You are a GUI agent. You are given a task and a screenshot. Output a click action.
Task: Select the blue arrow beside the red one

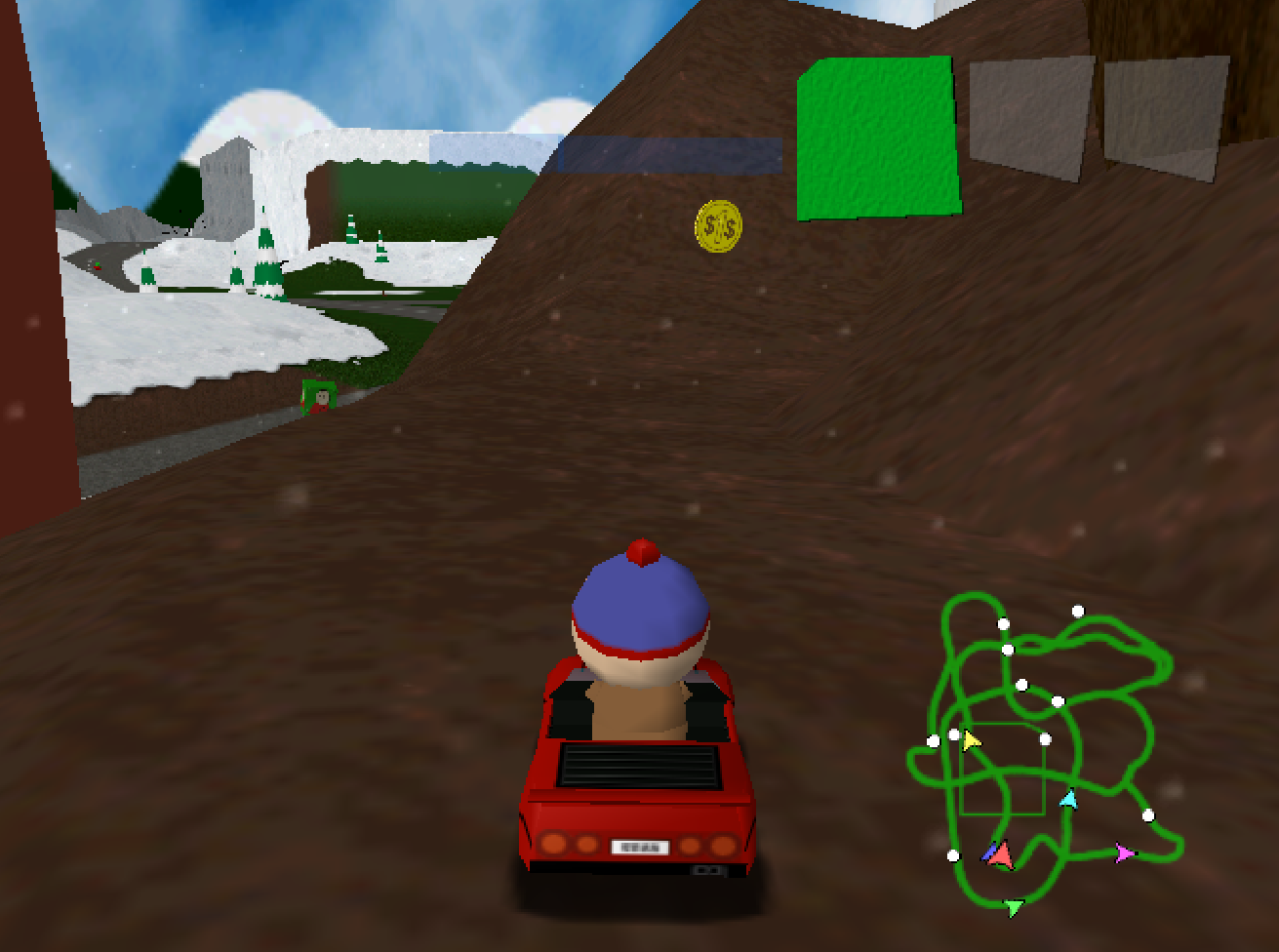(989, 852)
